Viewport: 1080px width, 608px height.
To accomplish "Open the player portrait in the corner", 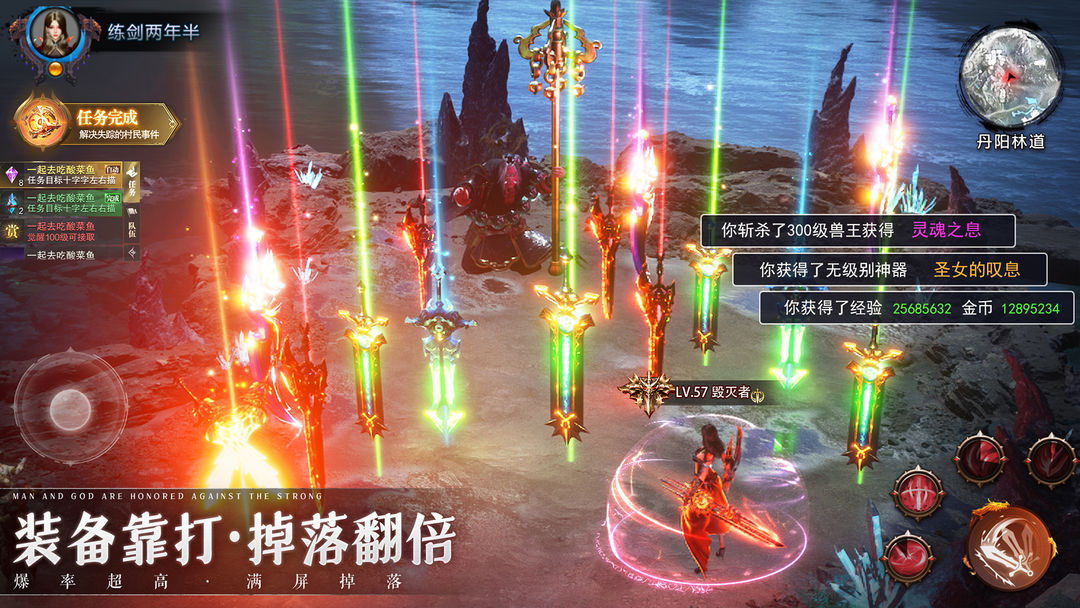I will pos(53,35).
